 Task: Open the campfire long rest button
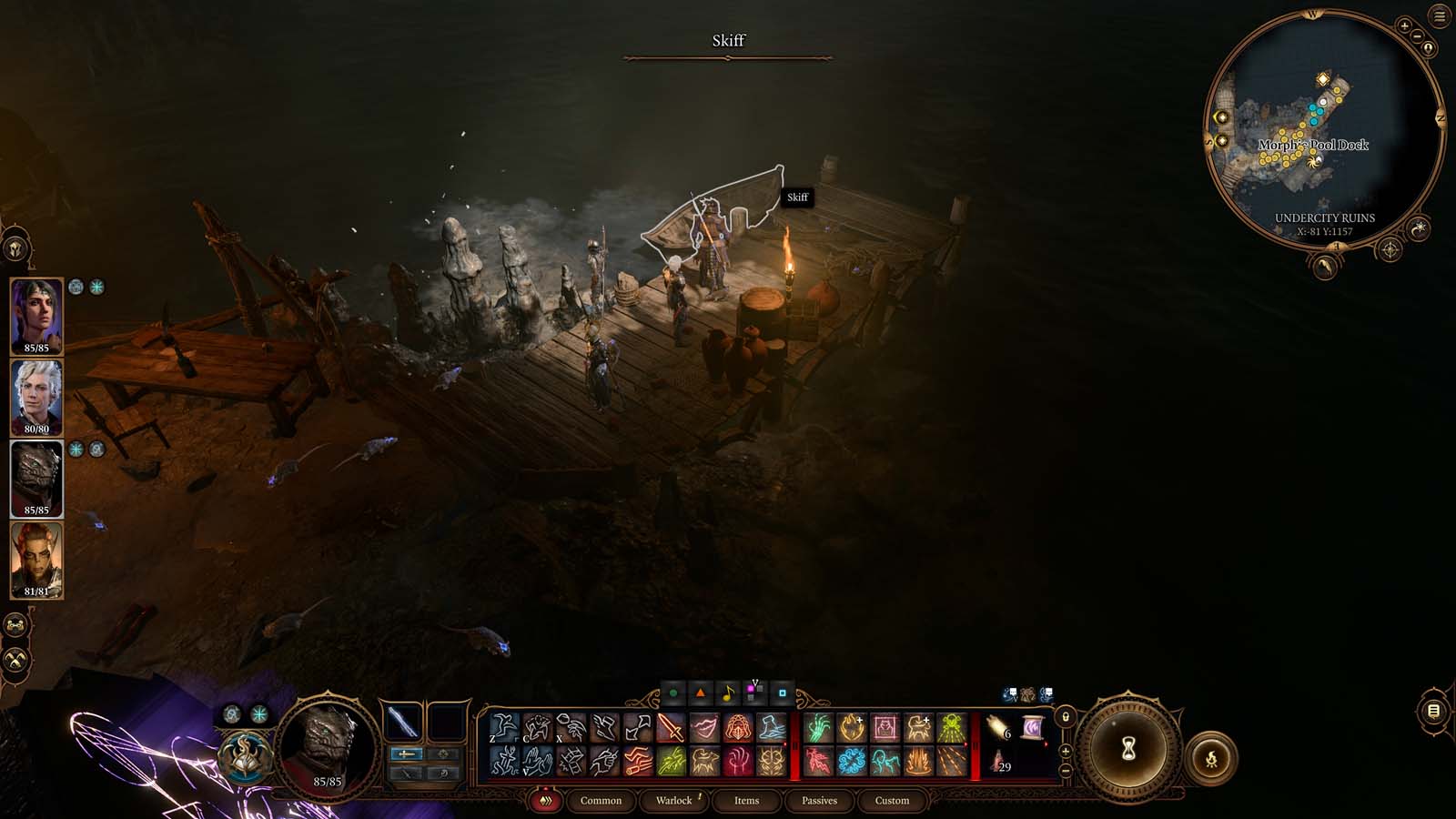point(1211,757)
